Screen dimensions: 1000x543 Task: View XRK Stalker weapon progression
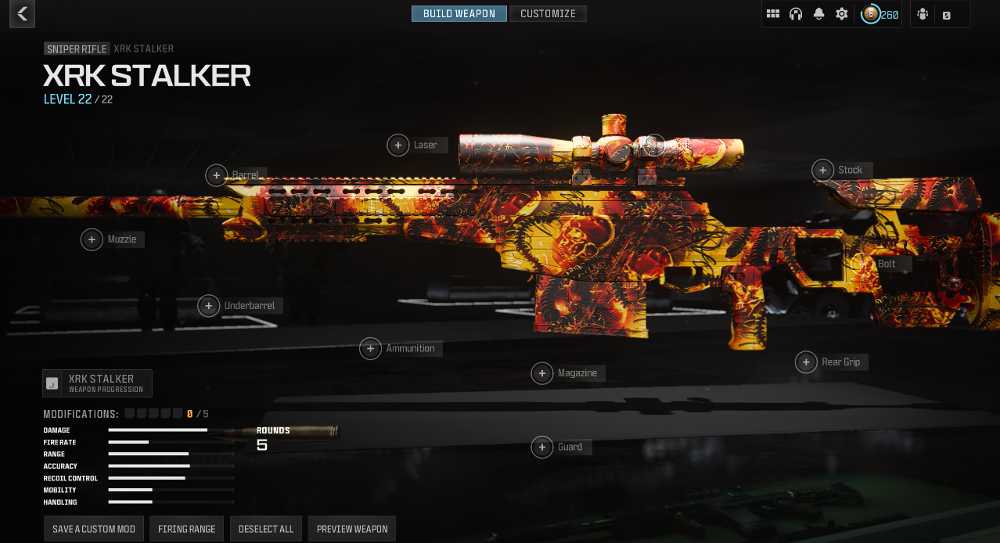(x=98, y=383)
